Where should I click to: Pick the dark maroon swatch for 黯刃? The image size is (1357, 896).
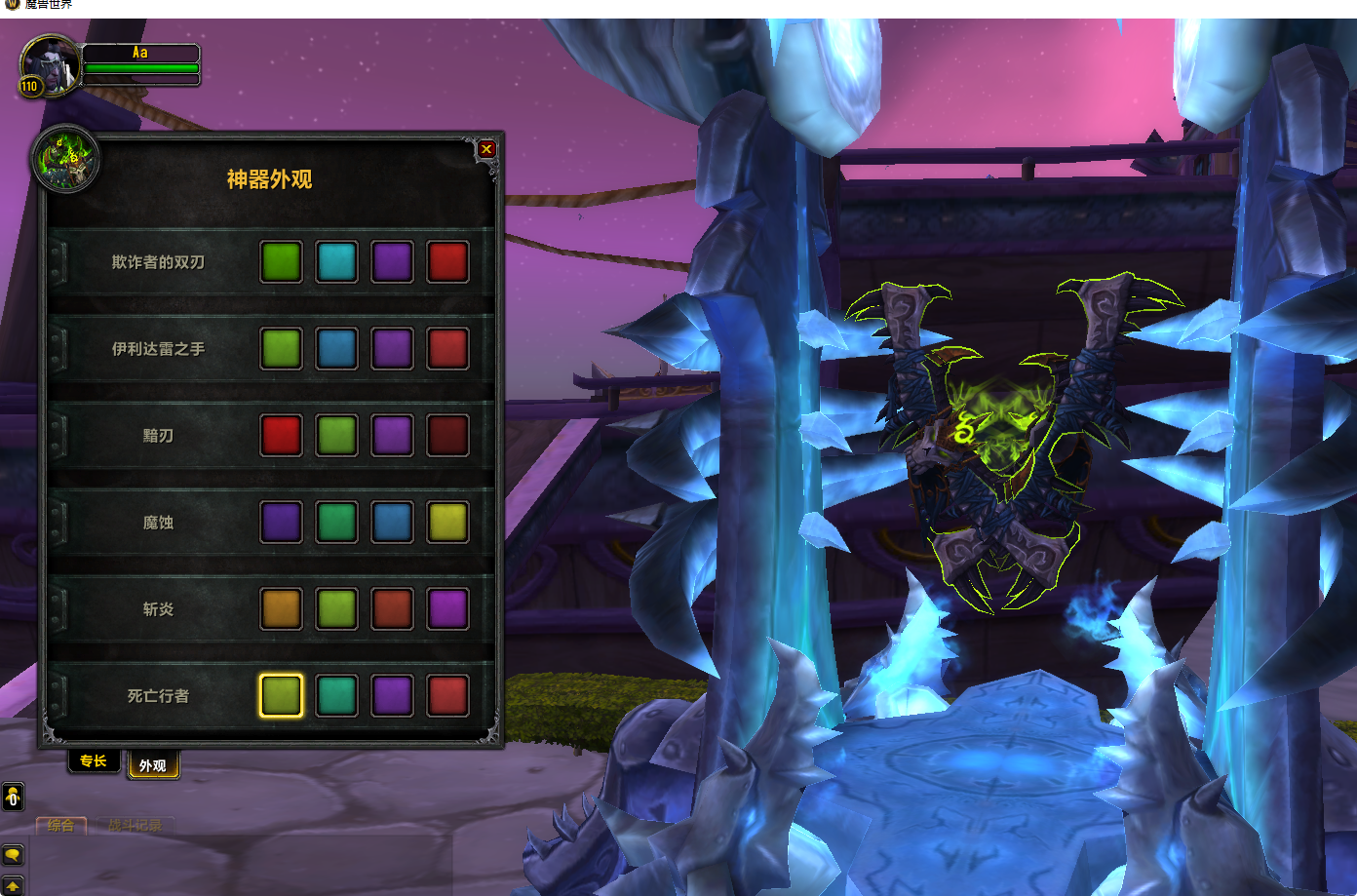click(448, 435)
